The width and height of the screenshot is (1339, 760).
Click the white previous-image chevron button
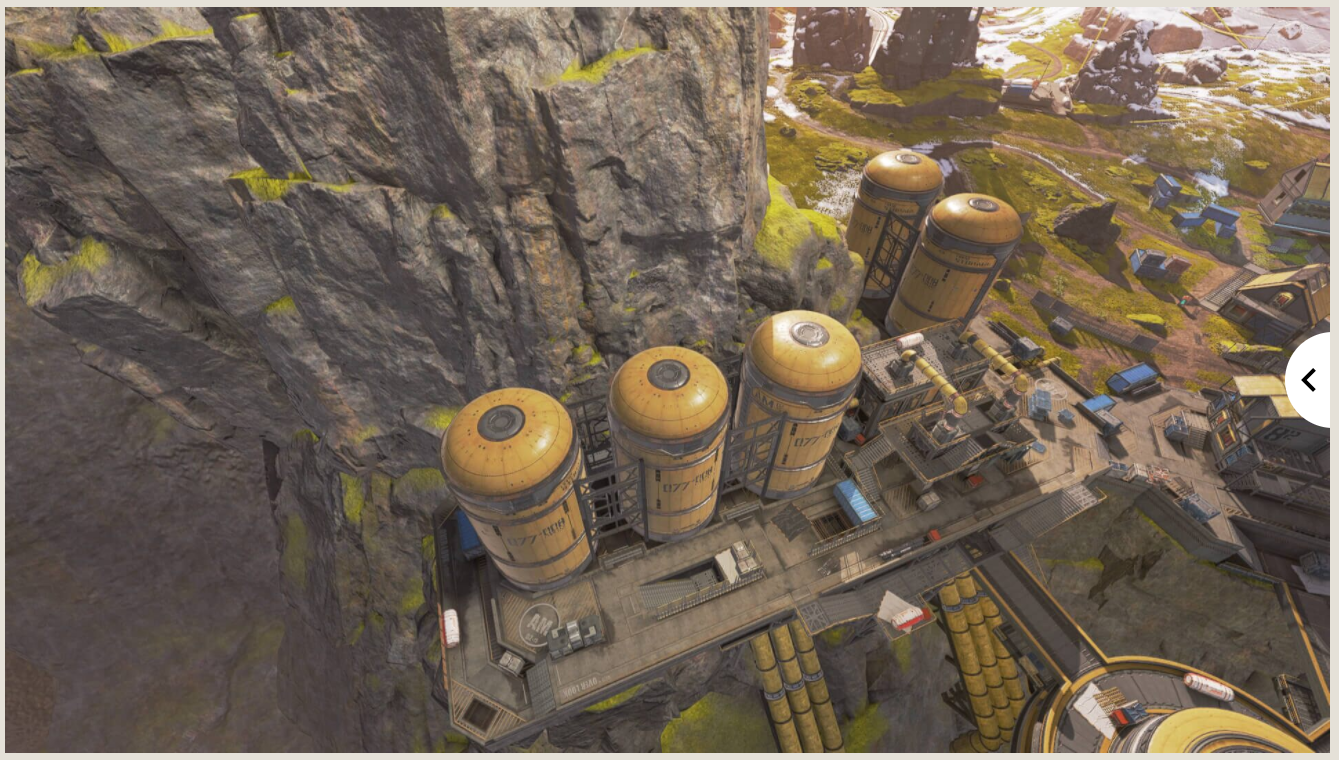[1309, 381]
